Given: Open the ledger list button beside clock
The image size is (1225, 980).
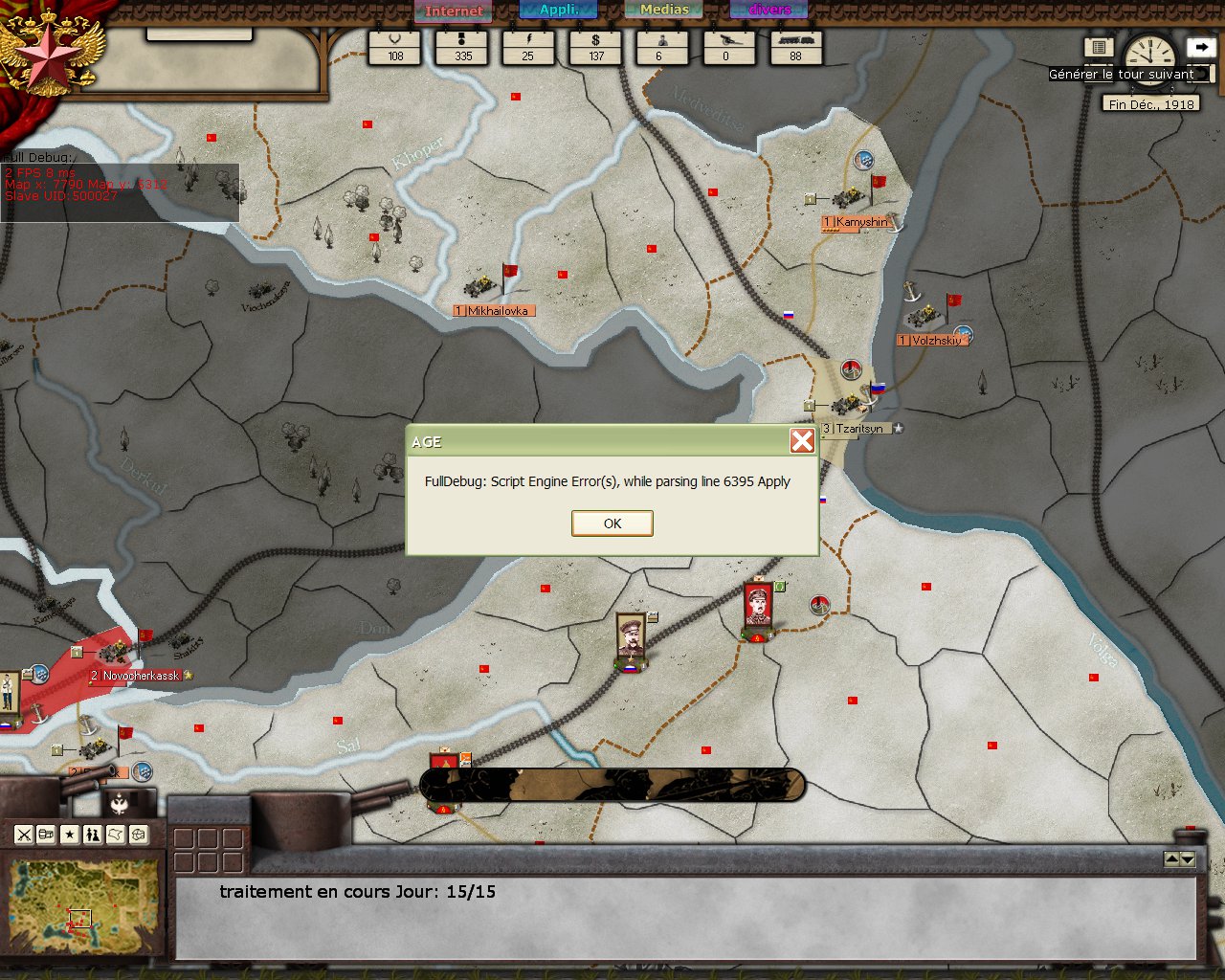Looking at the screenshot, I should pyautogui.click(x=1099, y=47).
